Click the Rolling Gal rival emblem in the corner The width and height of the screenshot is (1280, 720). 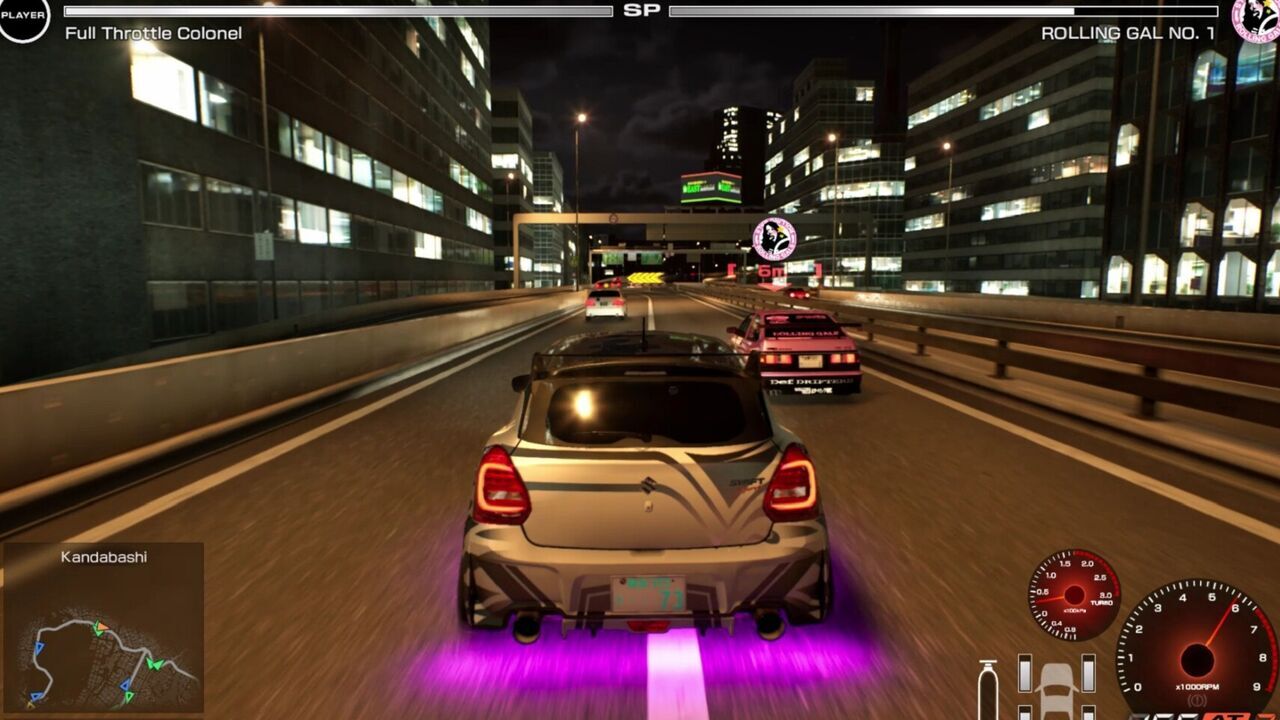1257,18
